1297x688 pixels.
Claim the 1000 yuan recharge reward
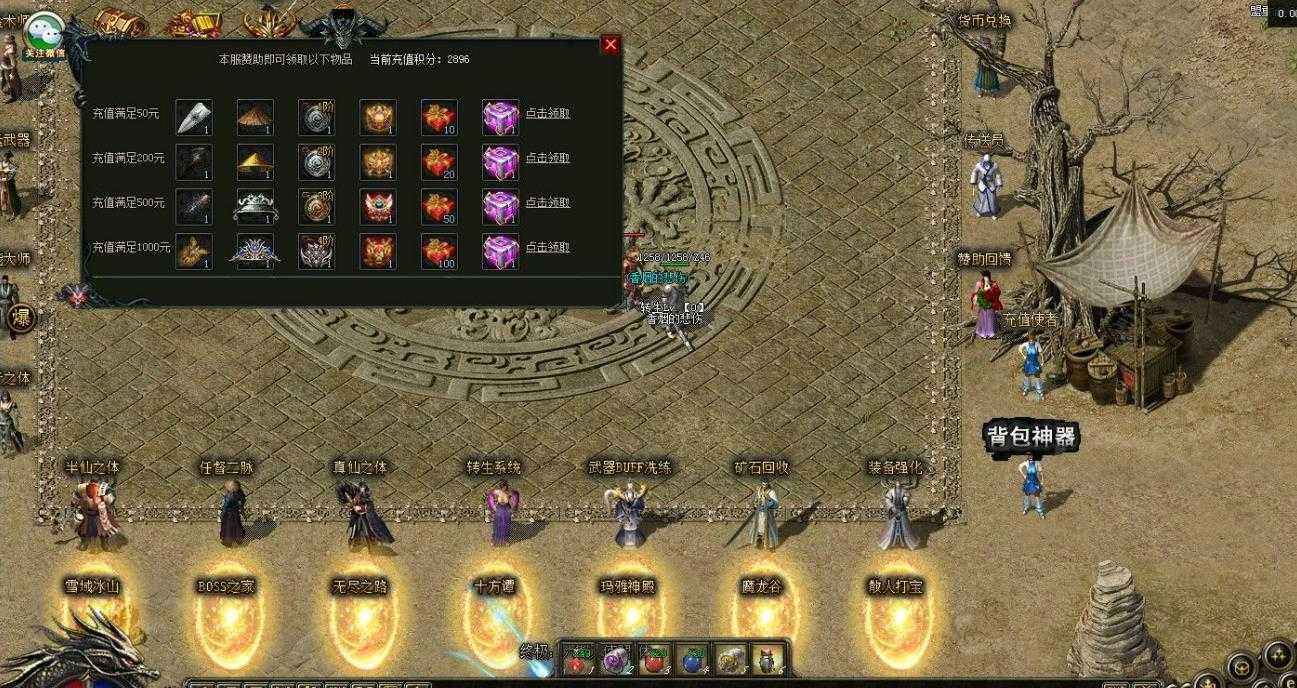(548, 247)
